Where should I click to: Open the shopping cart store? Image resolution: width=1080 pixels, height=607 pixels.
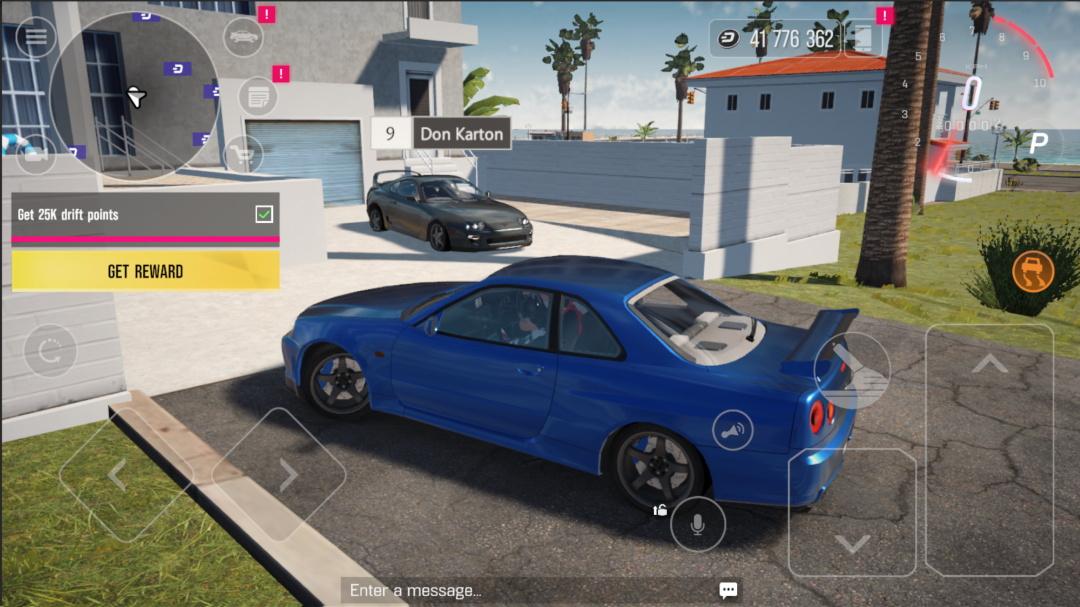tap(243, 154)
